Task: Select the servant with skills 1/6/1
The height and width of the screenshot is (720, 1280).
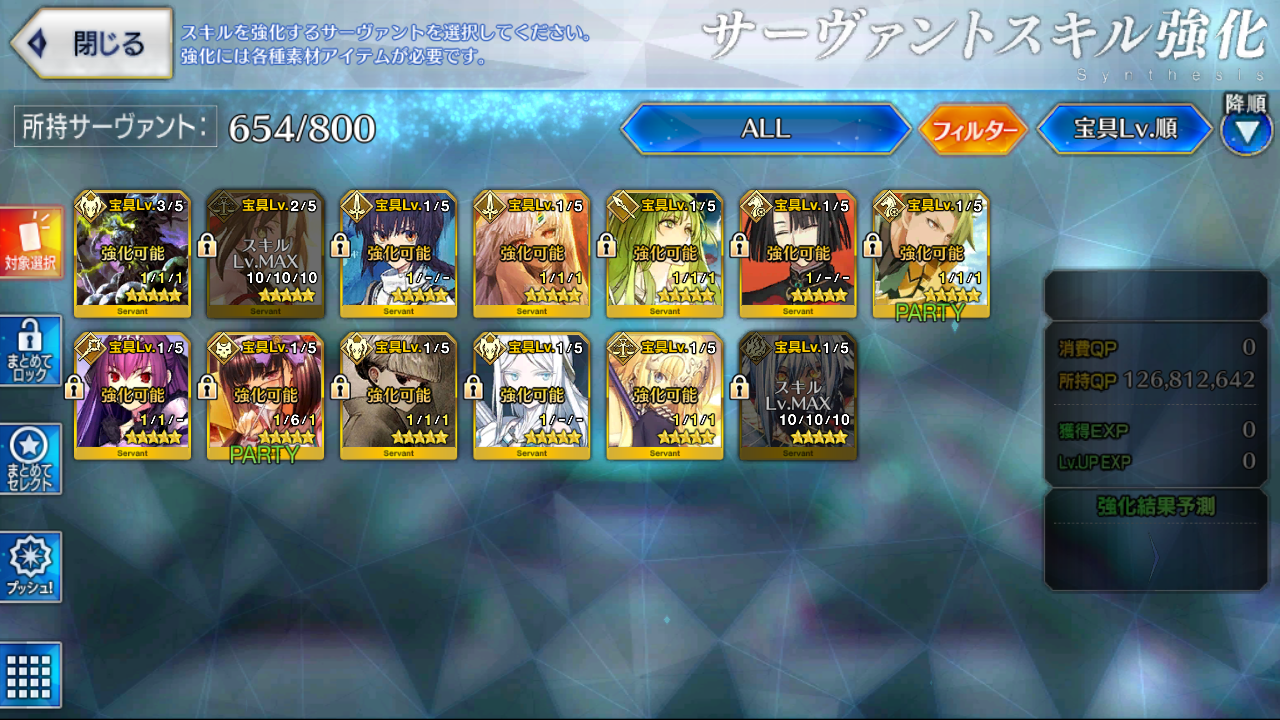Action: [265, 396]
